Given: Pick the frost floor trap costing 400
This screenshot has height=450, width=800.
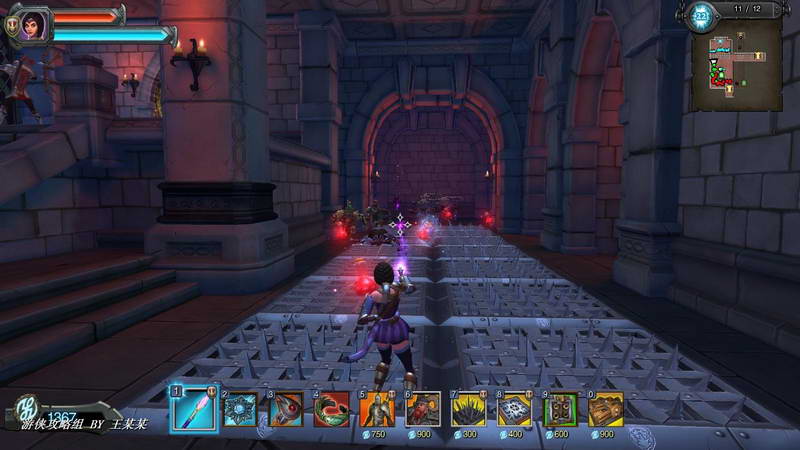Looking at the screenshot, I should click(x=514, y=408).
